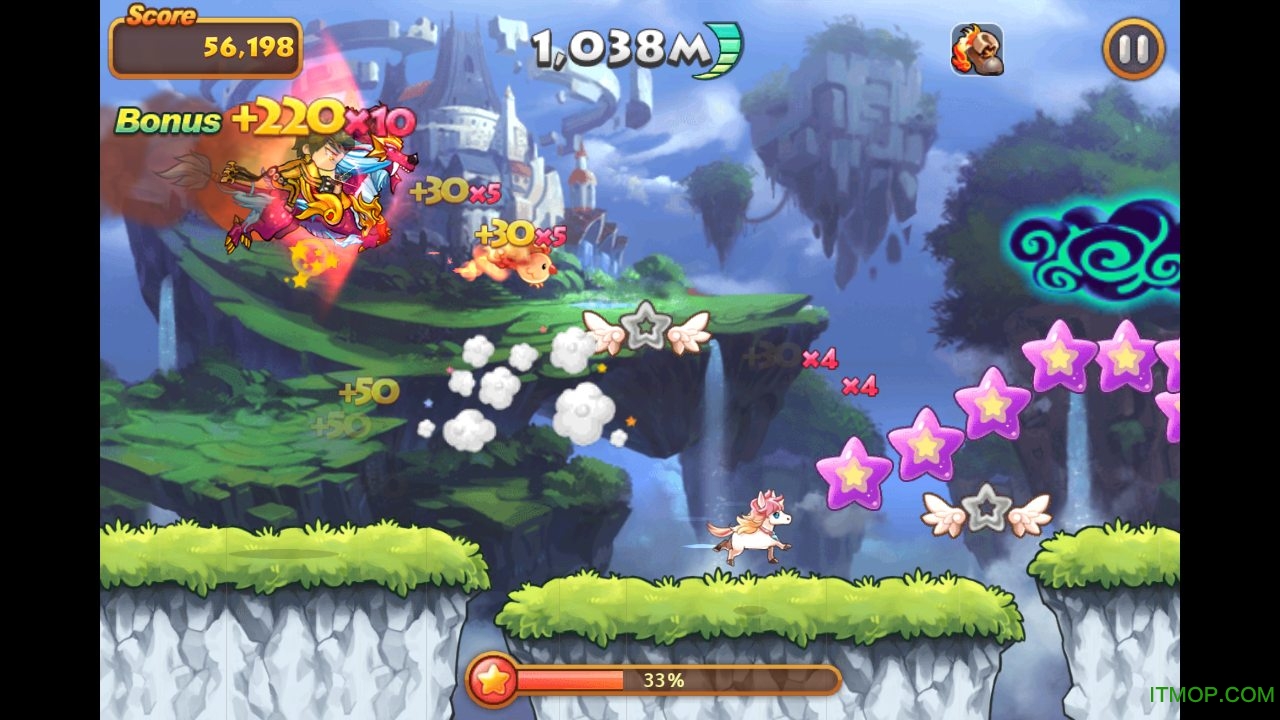The image size is (1280, 720).
Task: Pause the game with the round button
Action: 1133,49
